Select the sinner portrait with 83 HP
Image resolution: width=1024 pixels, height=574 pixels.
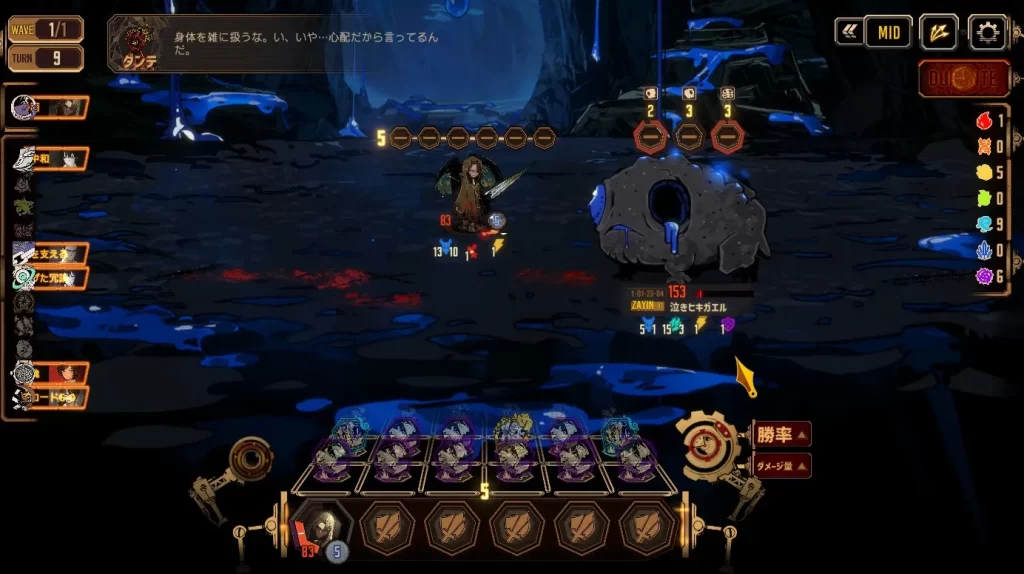(320, 527)
